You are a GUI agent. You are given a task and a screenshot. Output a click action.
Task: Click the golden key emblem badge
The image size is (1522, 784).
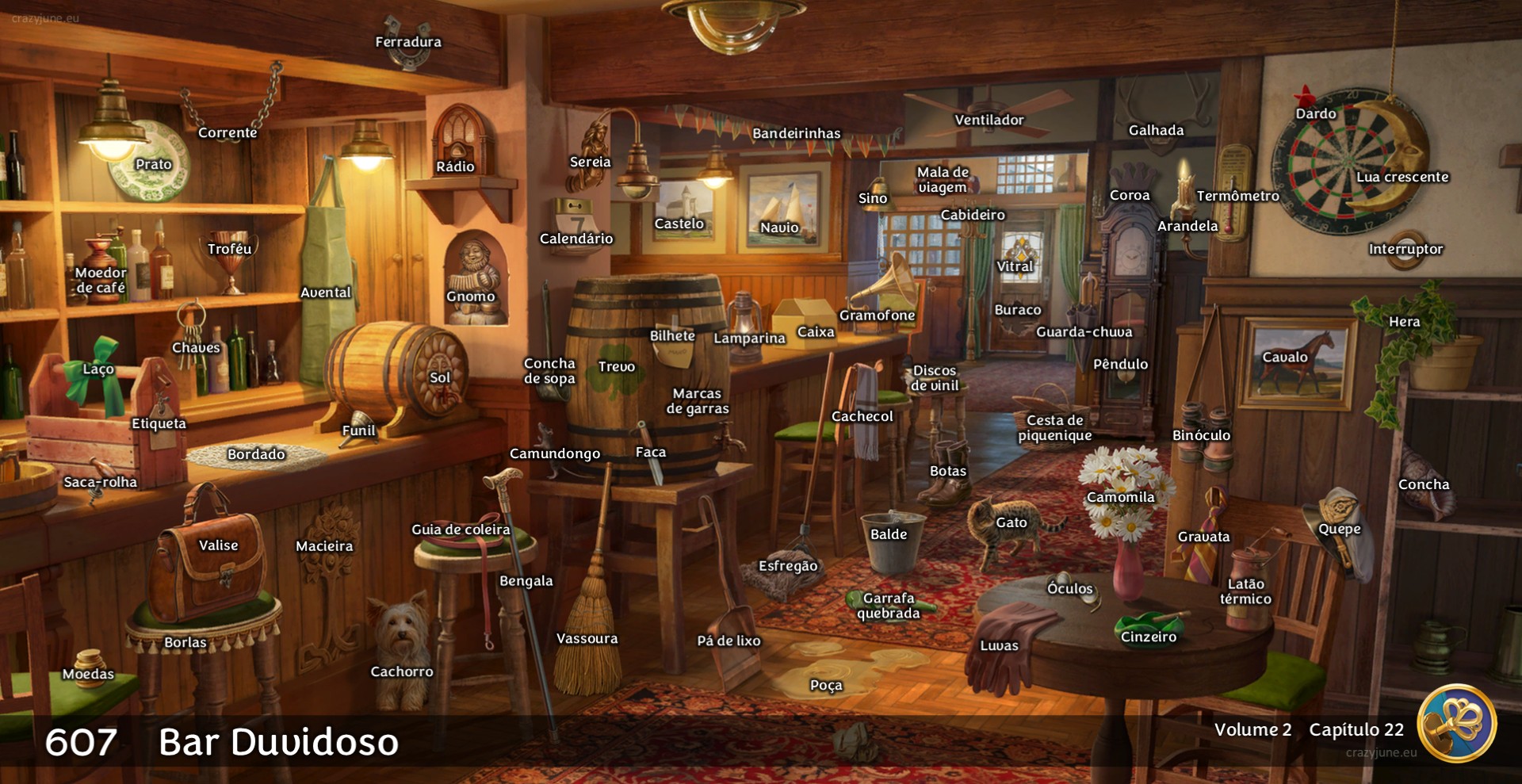(1456, 724)
